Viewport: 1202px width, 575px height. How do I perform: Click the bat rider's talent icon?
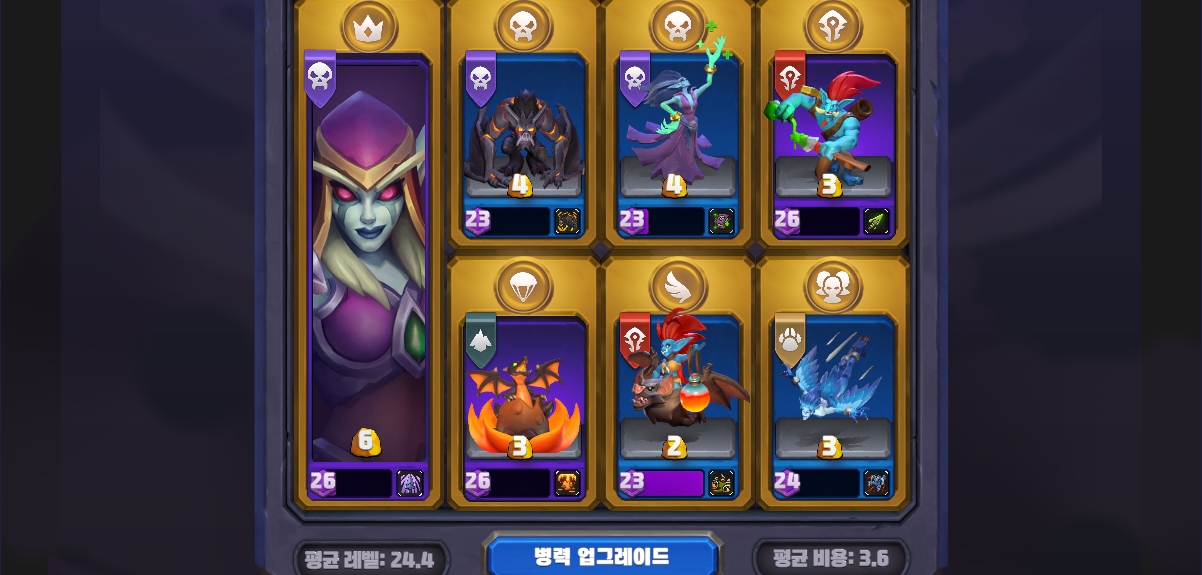pyautogui.click(x=721, y=483)
